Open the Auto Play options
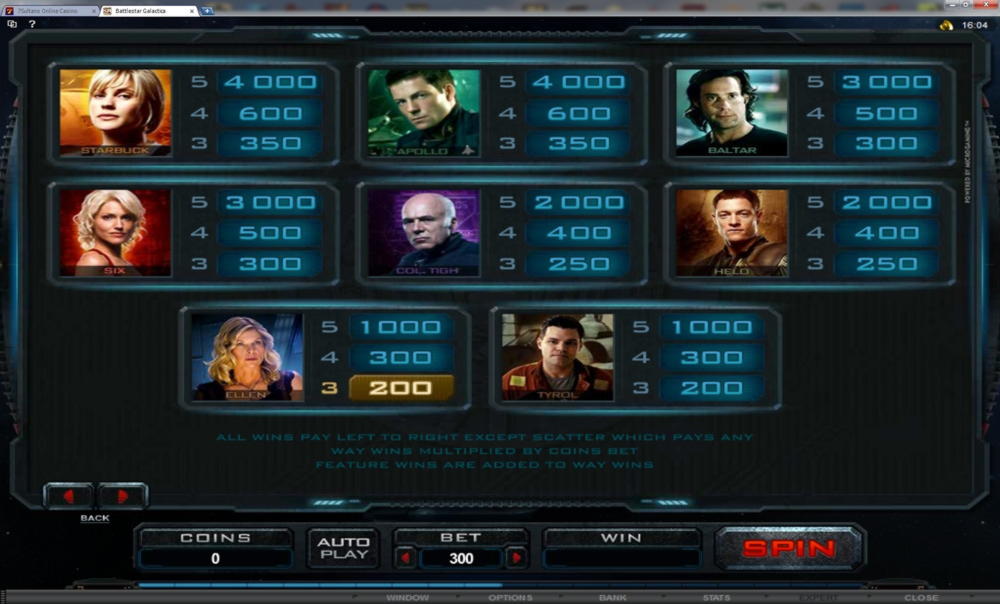Screen dimensions: 1000x604 tap(343, 548)
